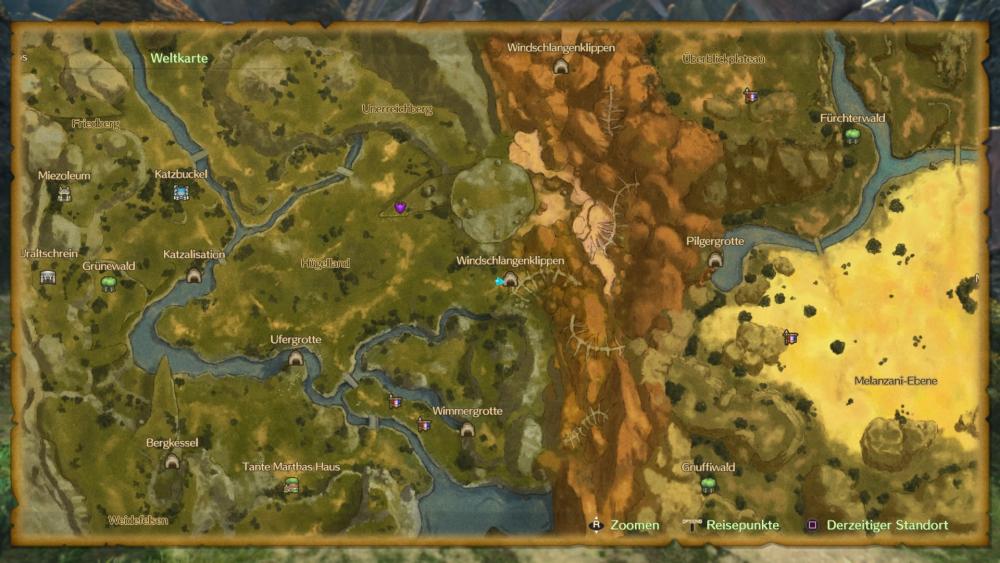Select the Überblickplateau travel point flag
The image size is (1000, 563).
pos(751,95)
